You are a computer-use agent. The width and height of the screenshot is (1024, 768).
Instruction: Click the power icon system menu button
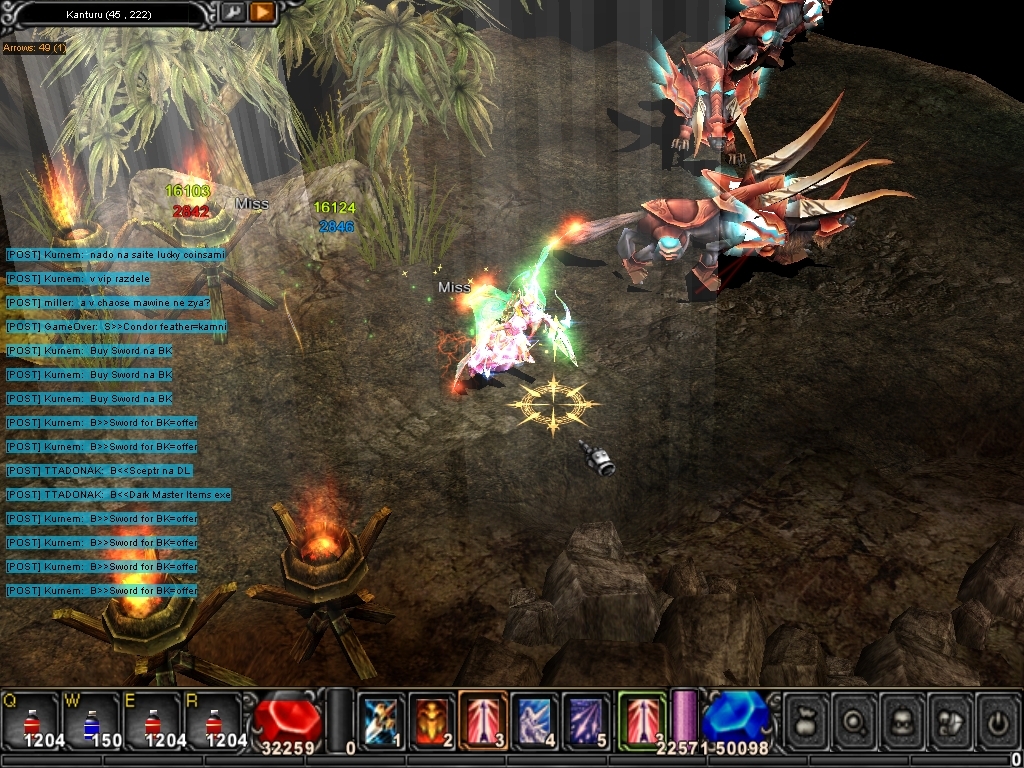pyautogui.click(x=997, y=721)
